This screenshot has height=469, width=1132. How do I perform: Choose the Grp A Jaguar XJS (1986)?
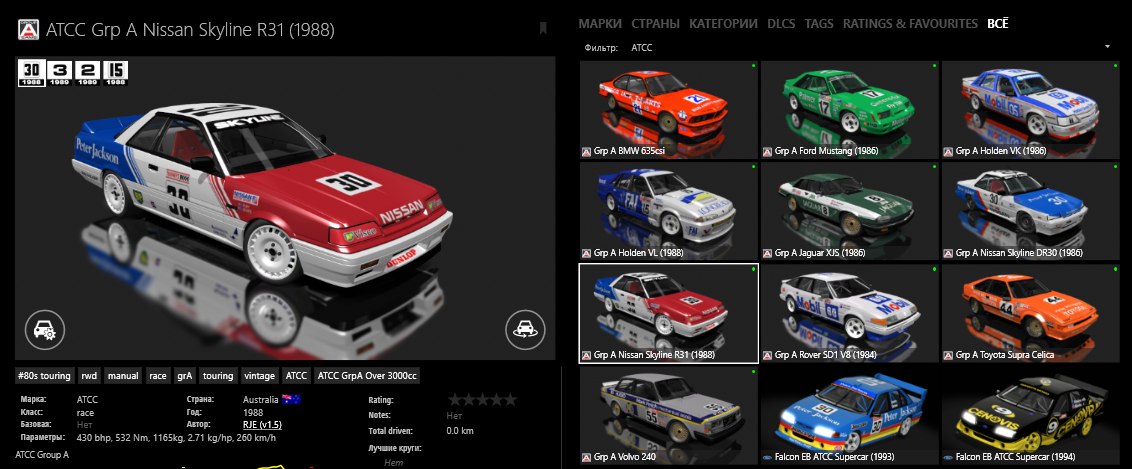coord(850,211)
